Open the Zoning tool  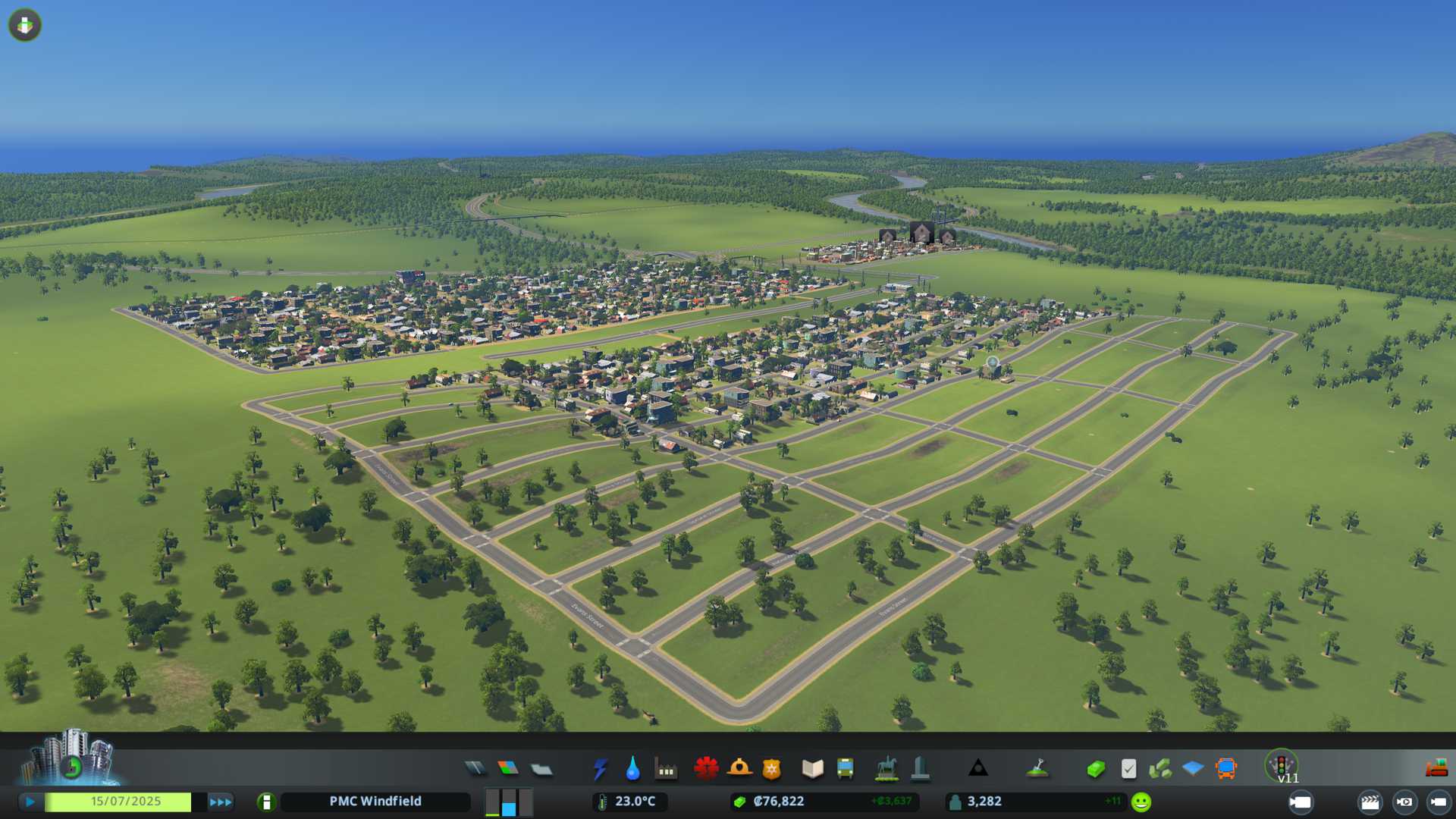(x=508, y=769)
